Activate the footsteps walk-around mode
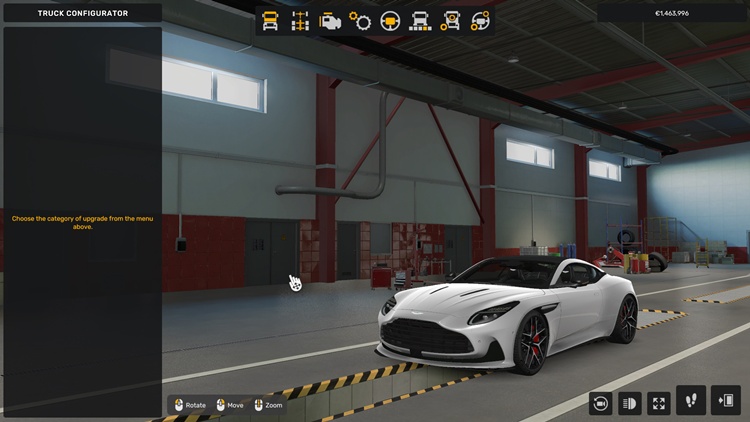The width and height of the screenshot is (750, 422). (691, 401)
